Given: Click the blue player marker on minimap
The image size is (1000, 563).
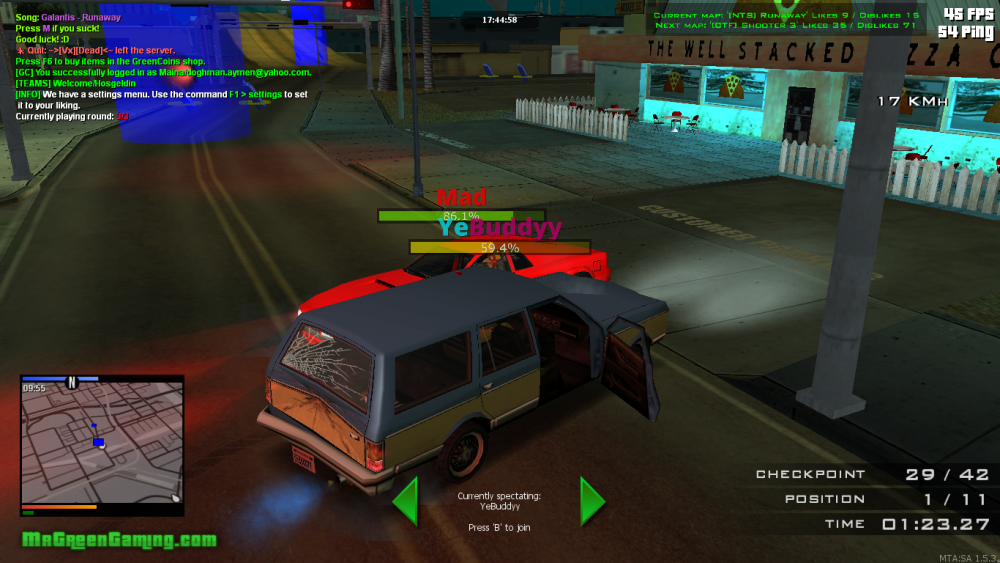Looking at the screenshot, I should (98, 441).
